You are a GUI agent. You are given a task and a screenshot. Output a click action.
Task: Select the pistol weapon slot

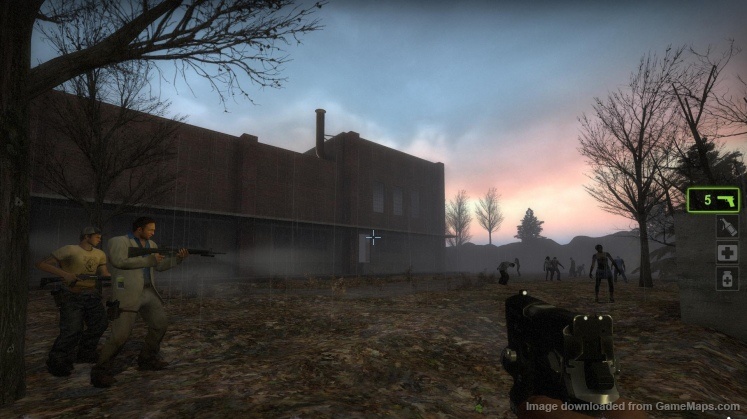(713, 200)
